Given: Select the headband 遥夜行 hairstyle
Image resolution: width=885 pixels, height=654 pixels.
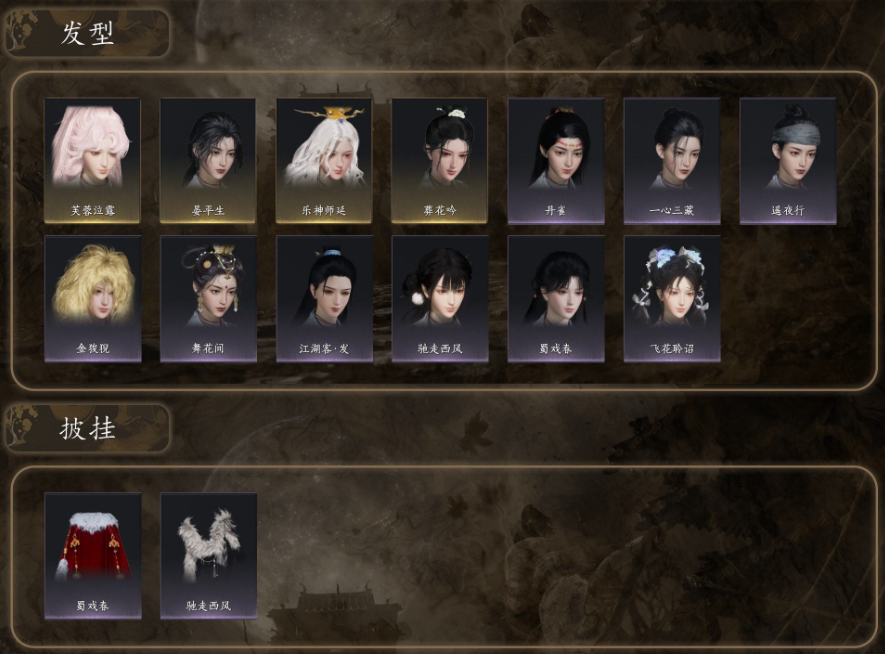Looking at the screenshot, I should 788,159.
